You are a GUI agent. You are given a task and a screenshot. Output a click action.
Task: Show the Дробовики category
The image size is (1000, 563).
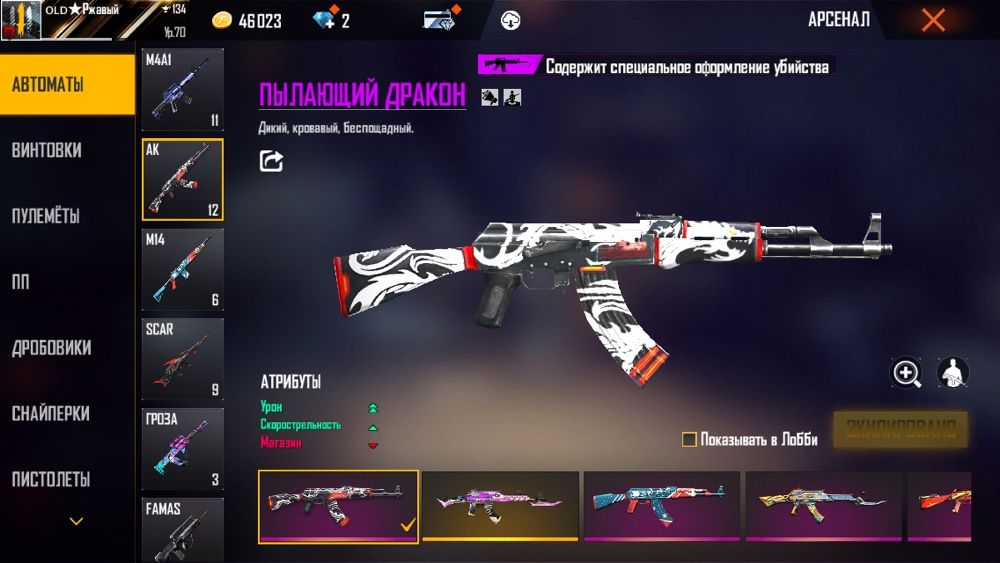(x=52, y=348)
